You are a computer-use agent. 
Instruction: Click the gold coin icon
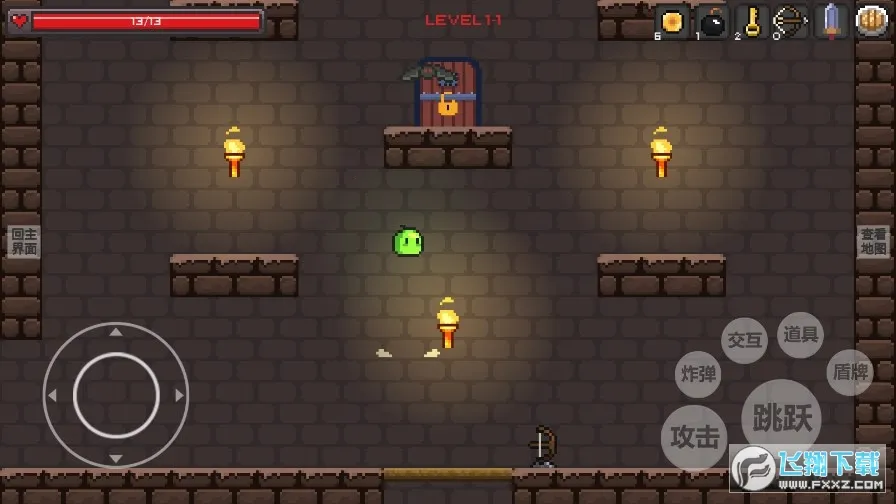coord(672,22)
